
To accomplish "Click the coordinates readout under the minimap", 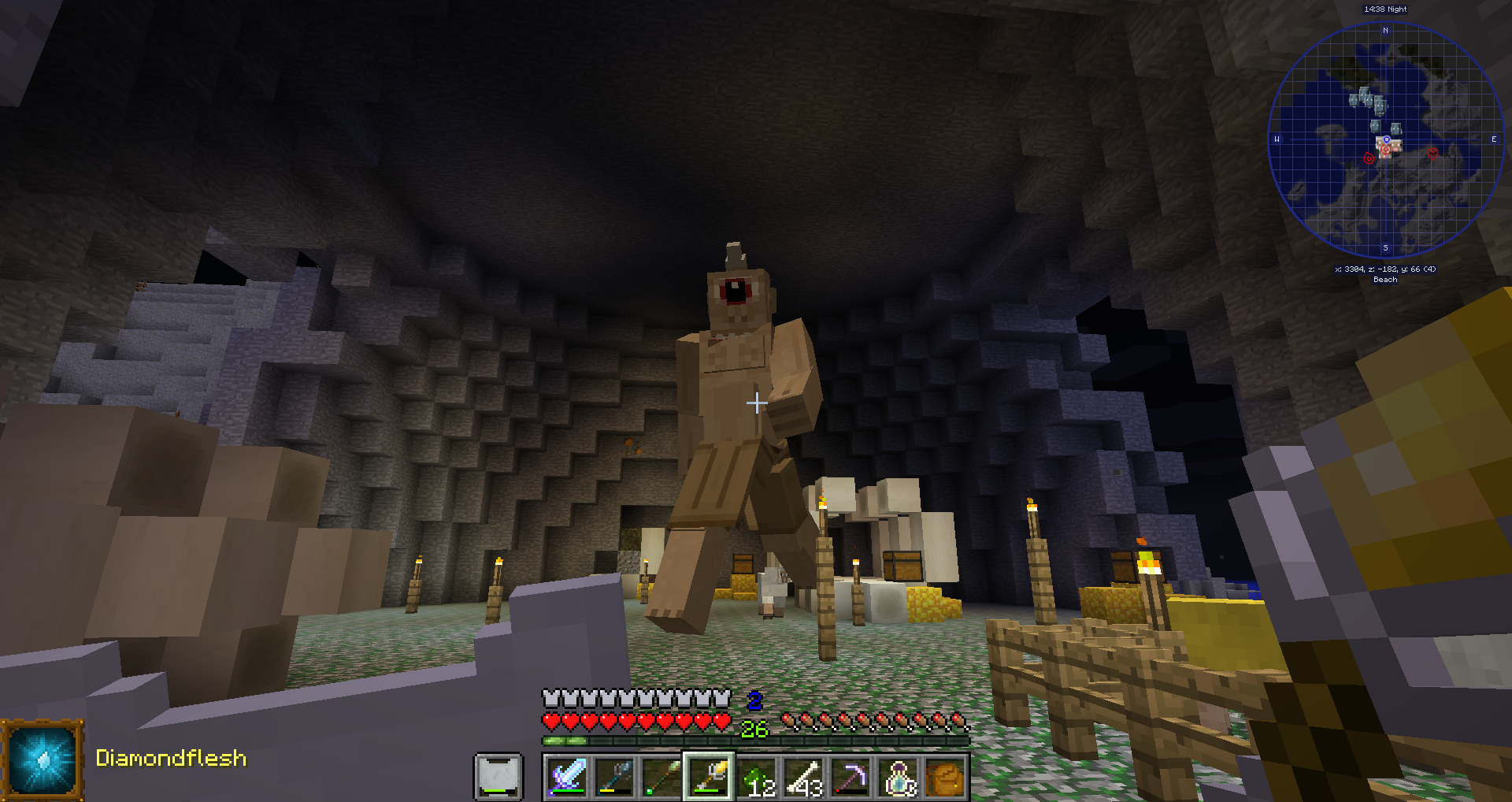I will tap(1384, 269).
